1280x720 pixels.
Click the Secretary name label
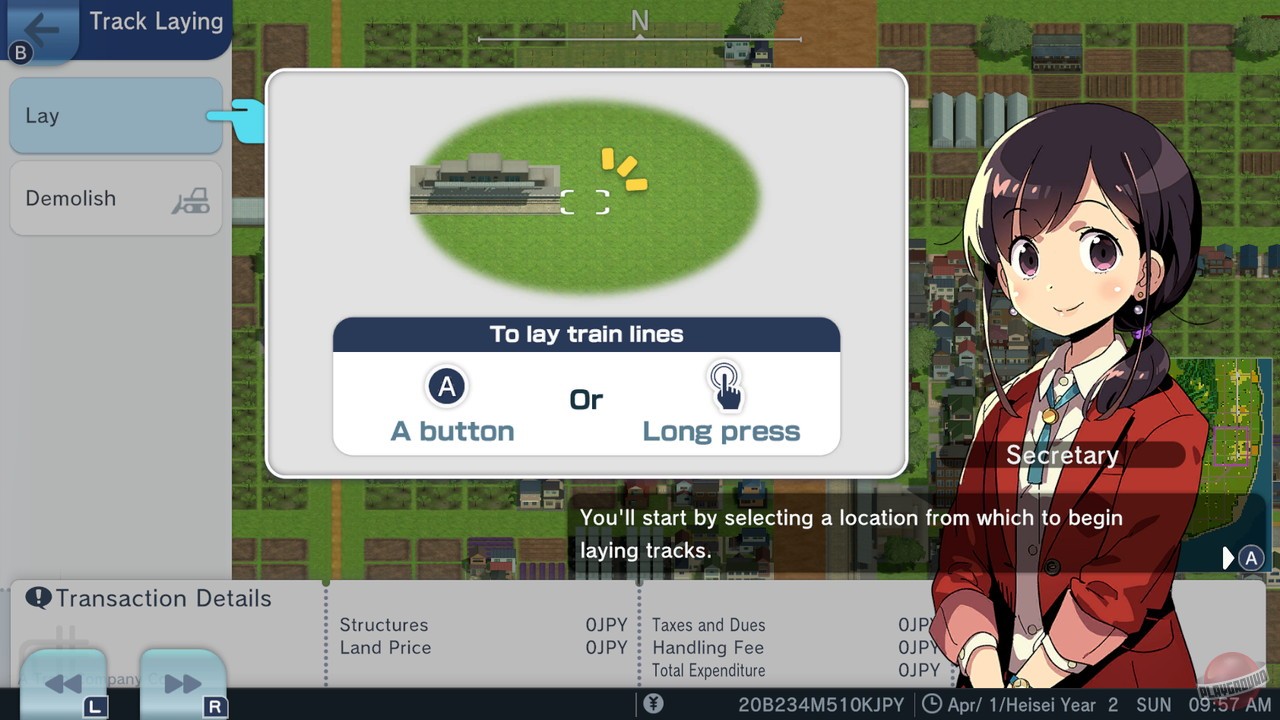point(1063,455)
